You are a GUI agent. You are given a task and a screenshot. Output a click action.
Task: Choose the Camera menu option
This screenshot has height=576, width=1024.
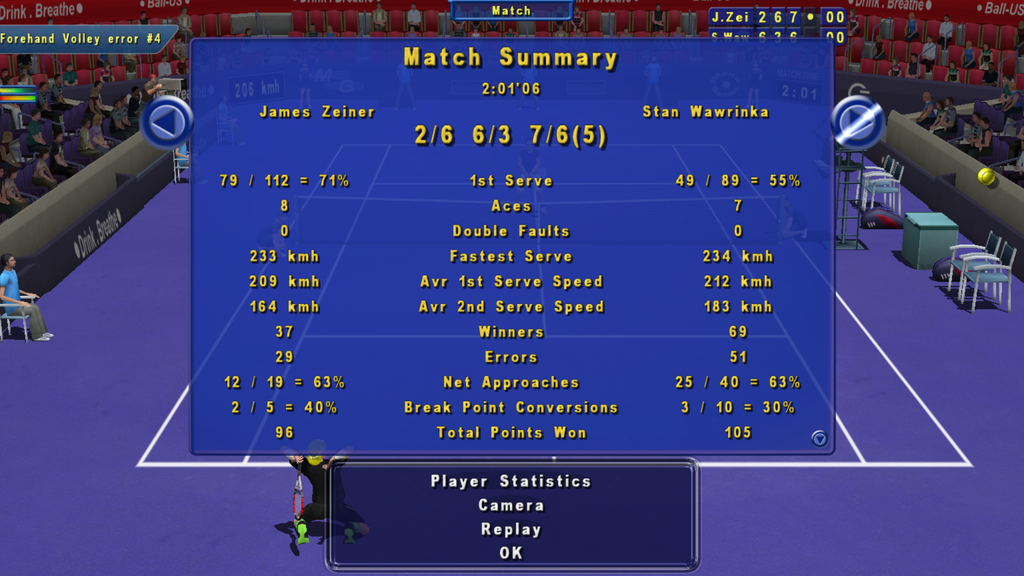[511, 505]
